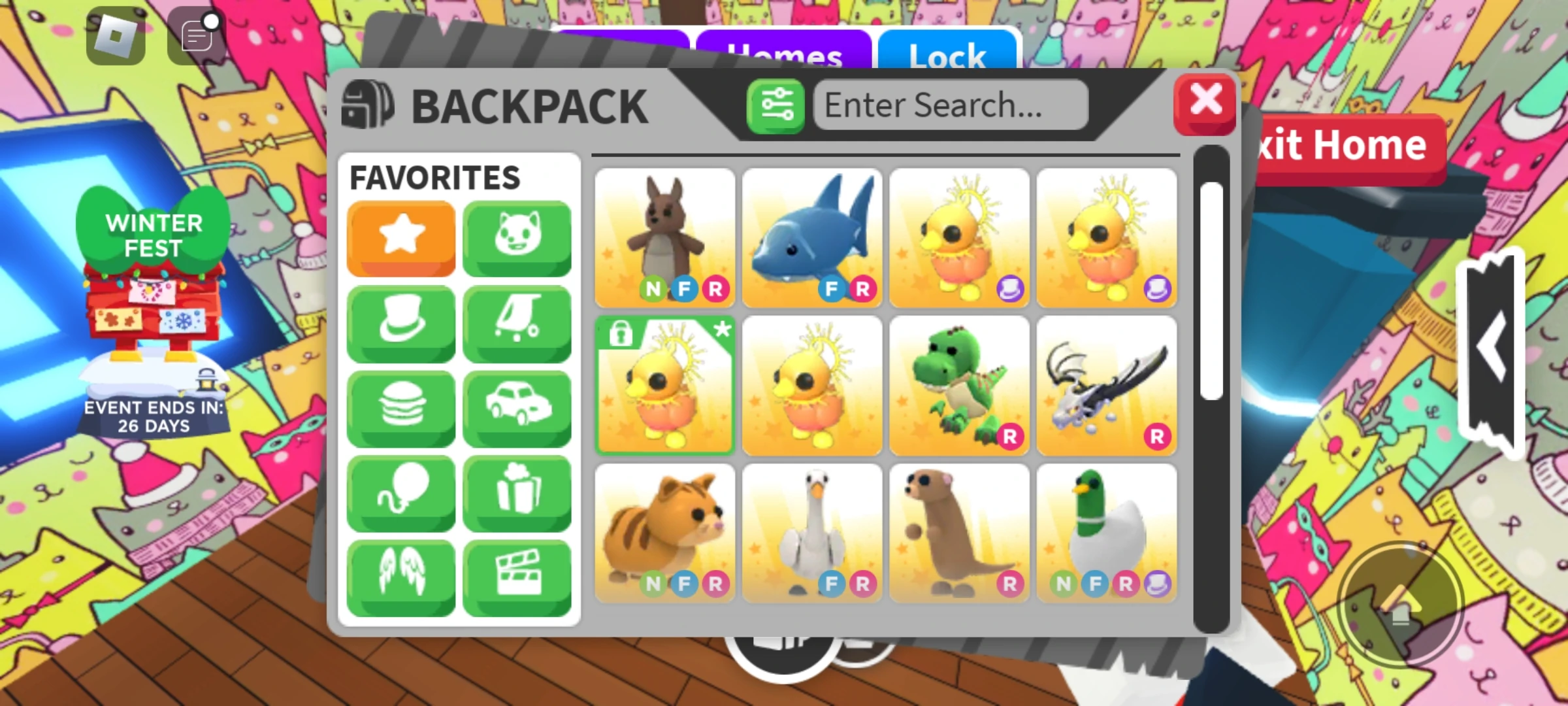The width and height of the screenshot is (1568, 706).
Task: Open the Roblox chat window
Action: coord(194,36)
